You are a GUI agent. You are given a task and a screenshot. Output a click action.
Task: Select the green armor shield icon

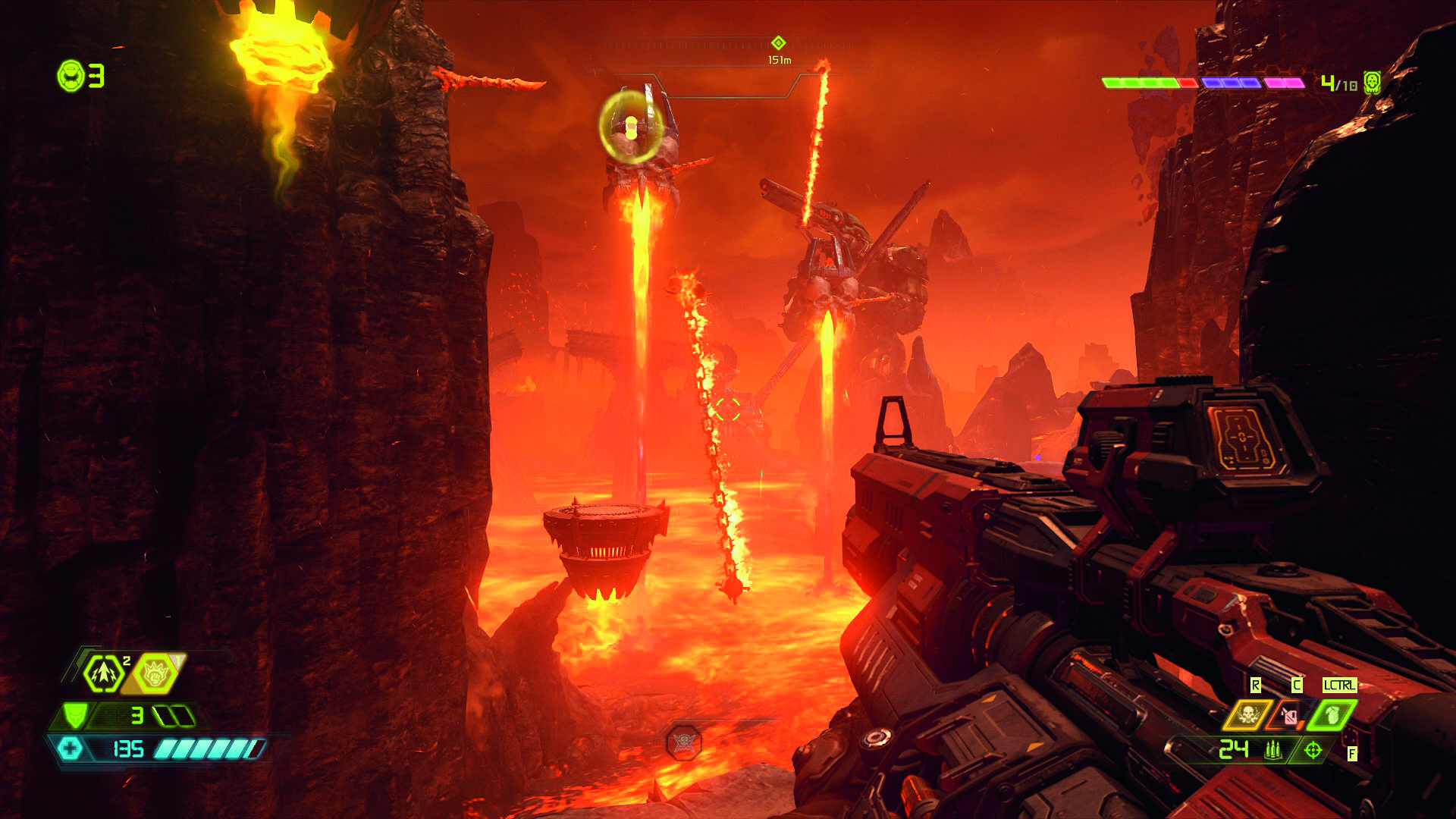(76, 716)
